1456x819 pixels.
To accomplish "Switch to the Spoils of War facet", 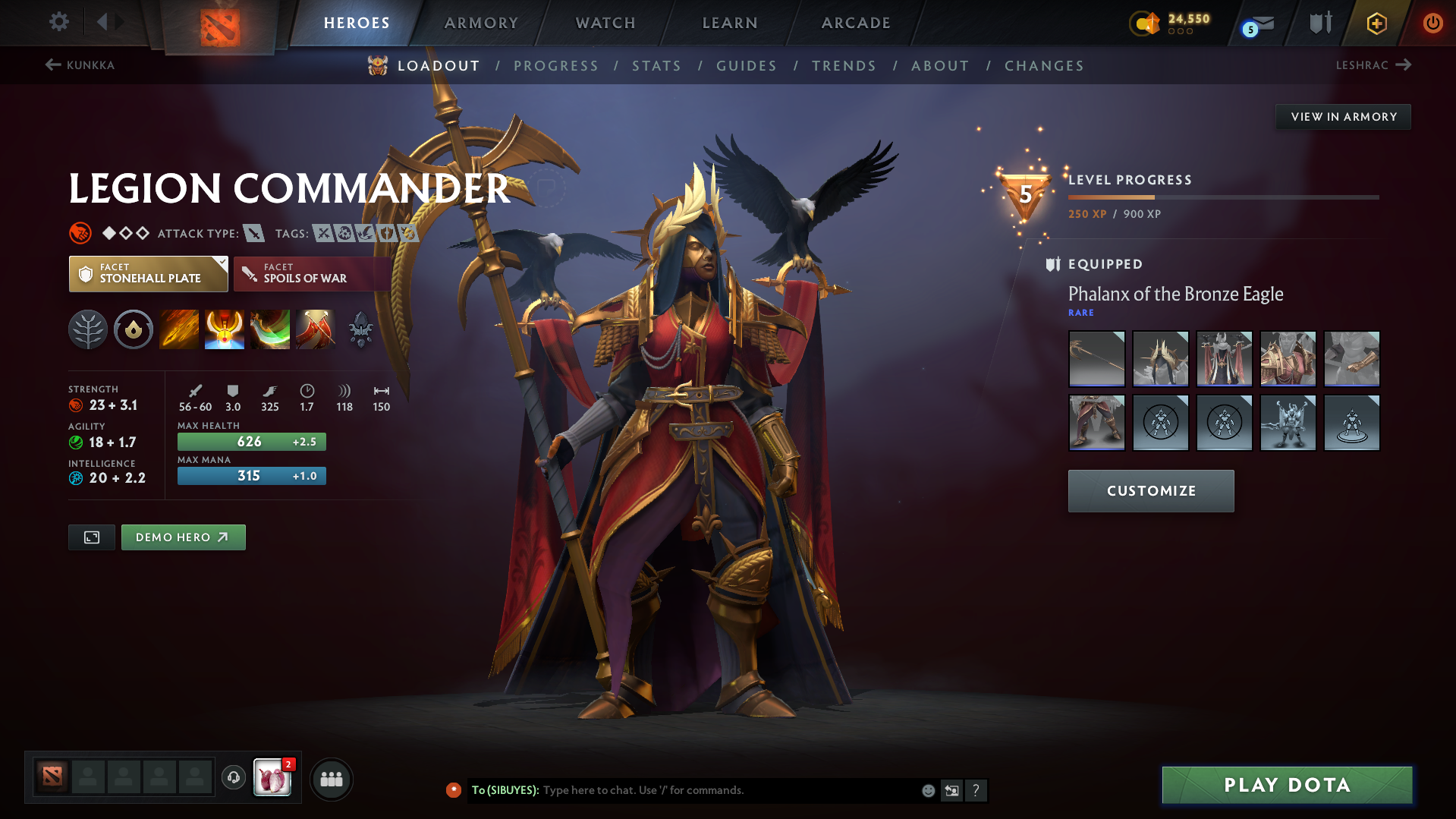I will click(312, 273).
